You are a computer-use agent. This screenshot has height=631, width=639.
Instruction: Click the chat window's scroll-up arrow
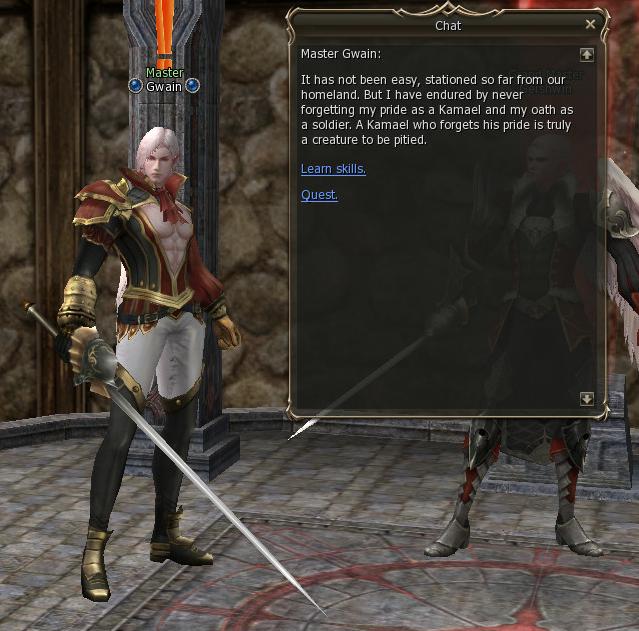[587, 55]
